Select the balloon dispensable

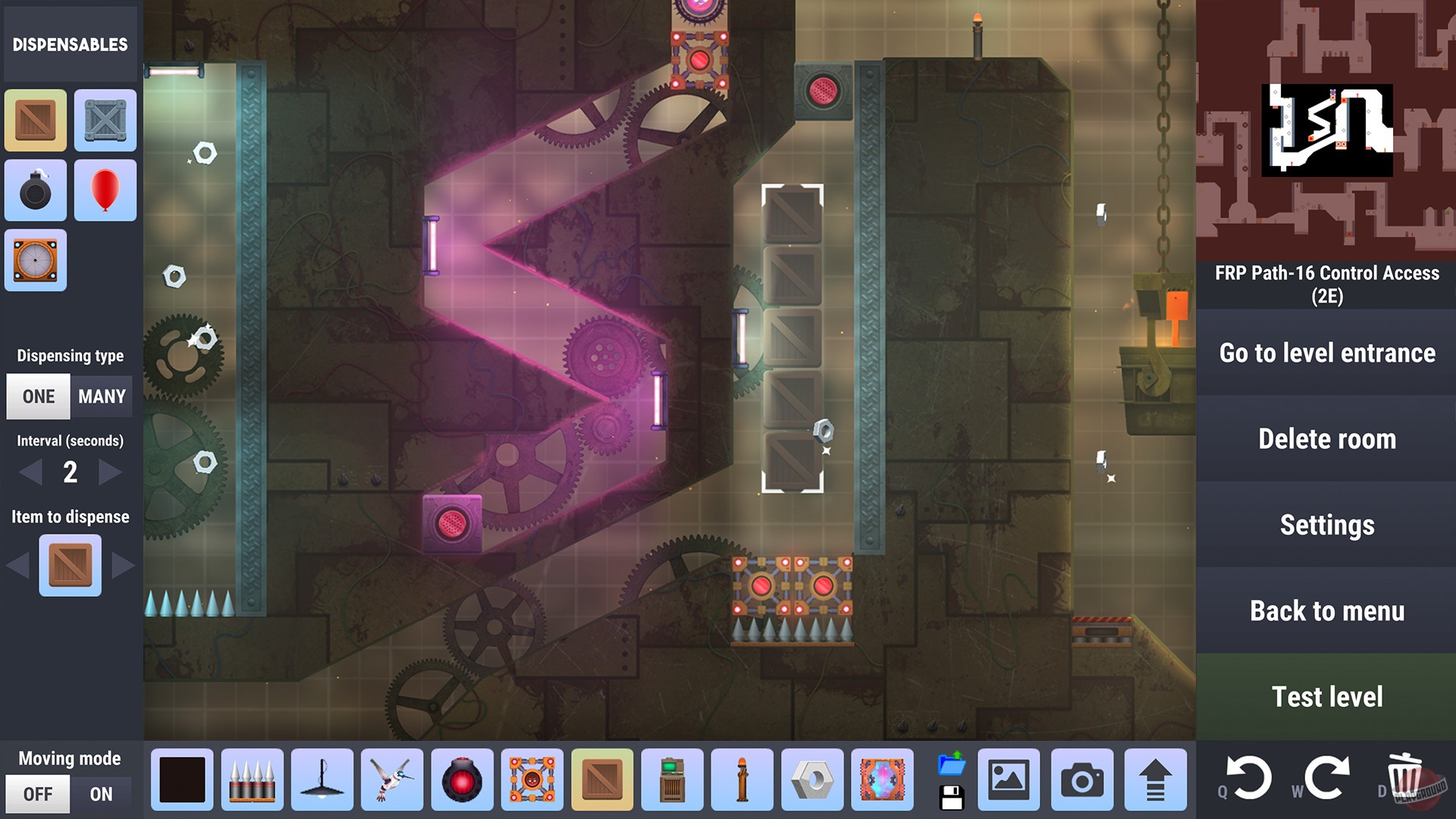click(x=105, y=190)
